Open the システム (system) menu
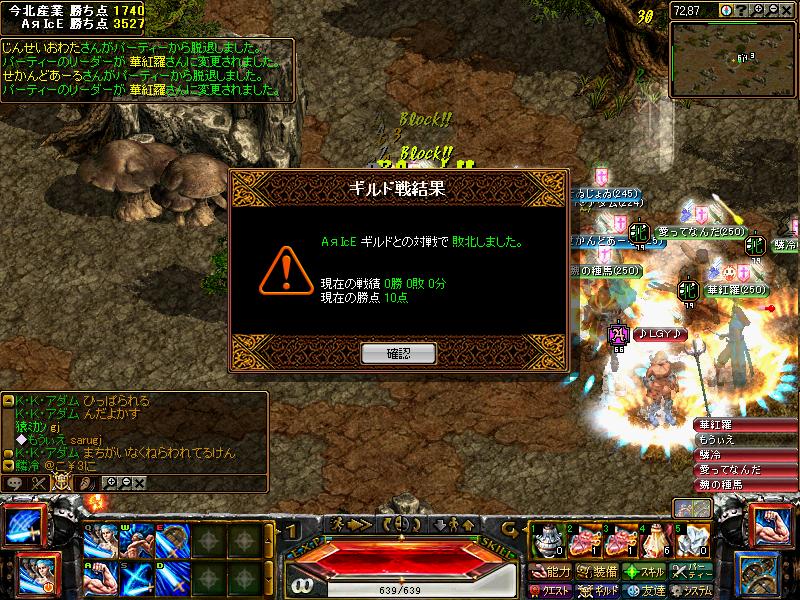 [693, 590]
